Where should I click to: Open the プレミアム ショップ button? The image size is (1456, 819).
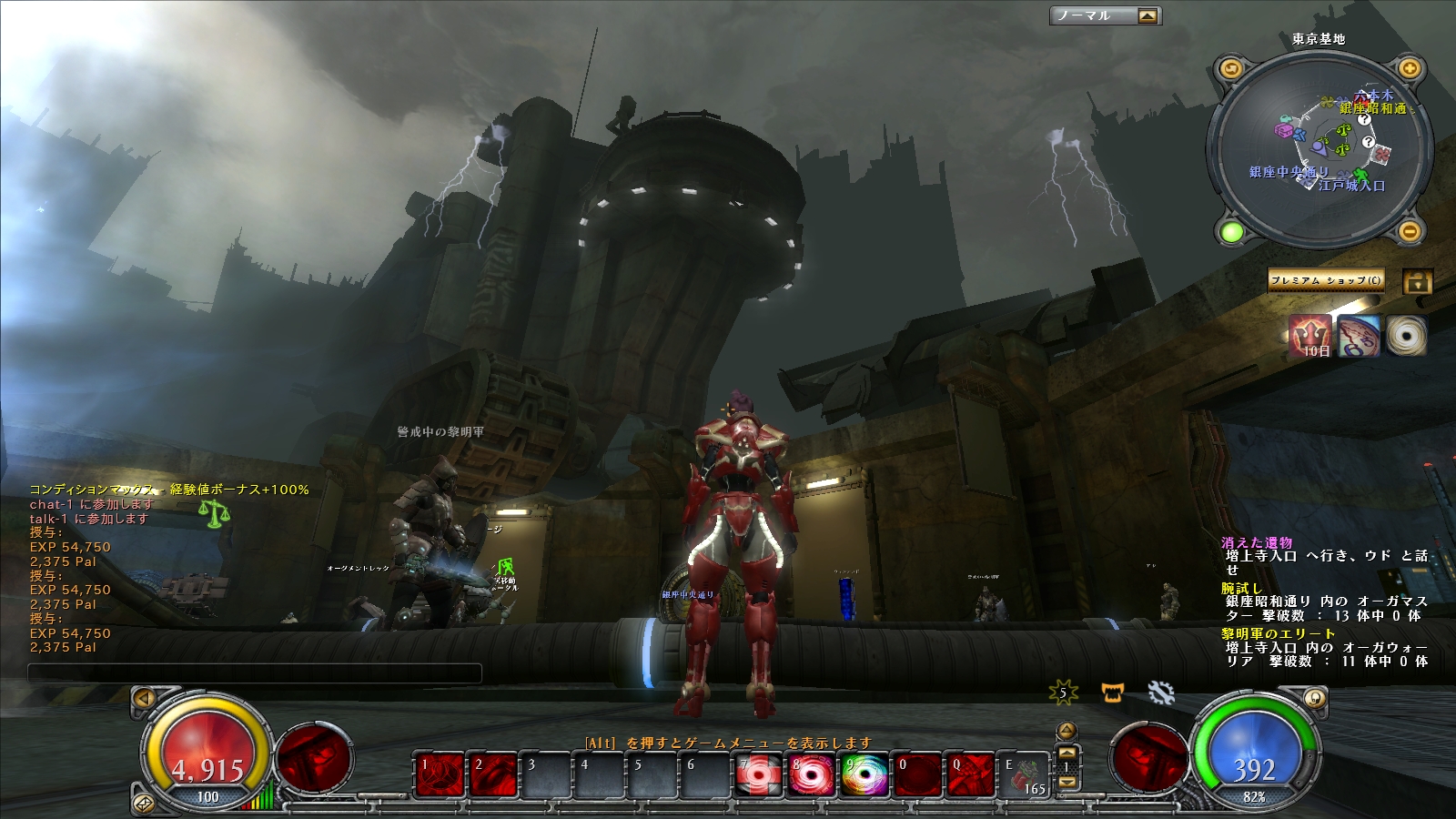coord(1326,280)
